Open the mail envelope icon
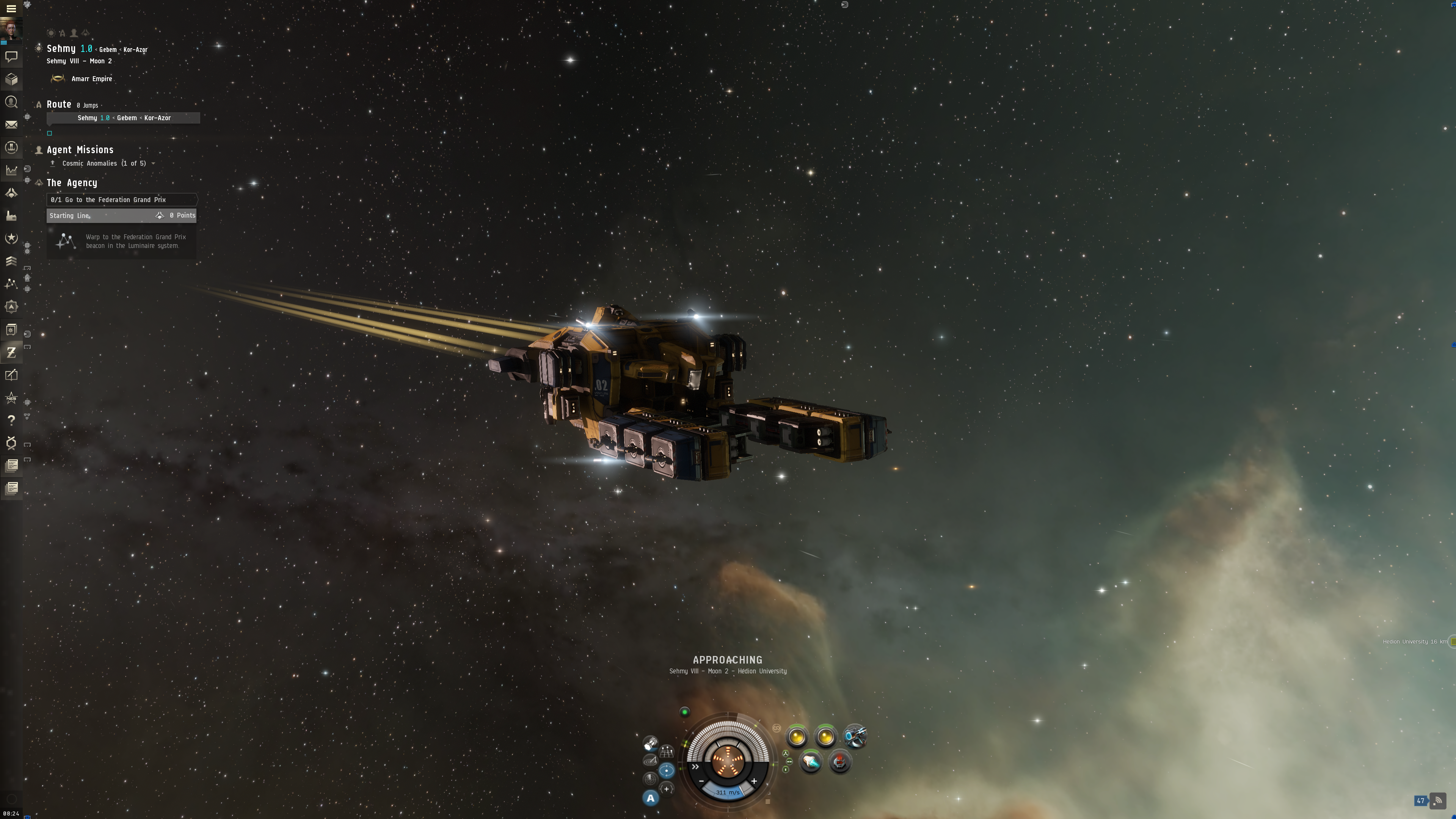 (x=11, y=125)
